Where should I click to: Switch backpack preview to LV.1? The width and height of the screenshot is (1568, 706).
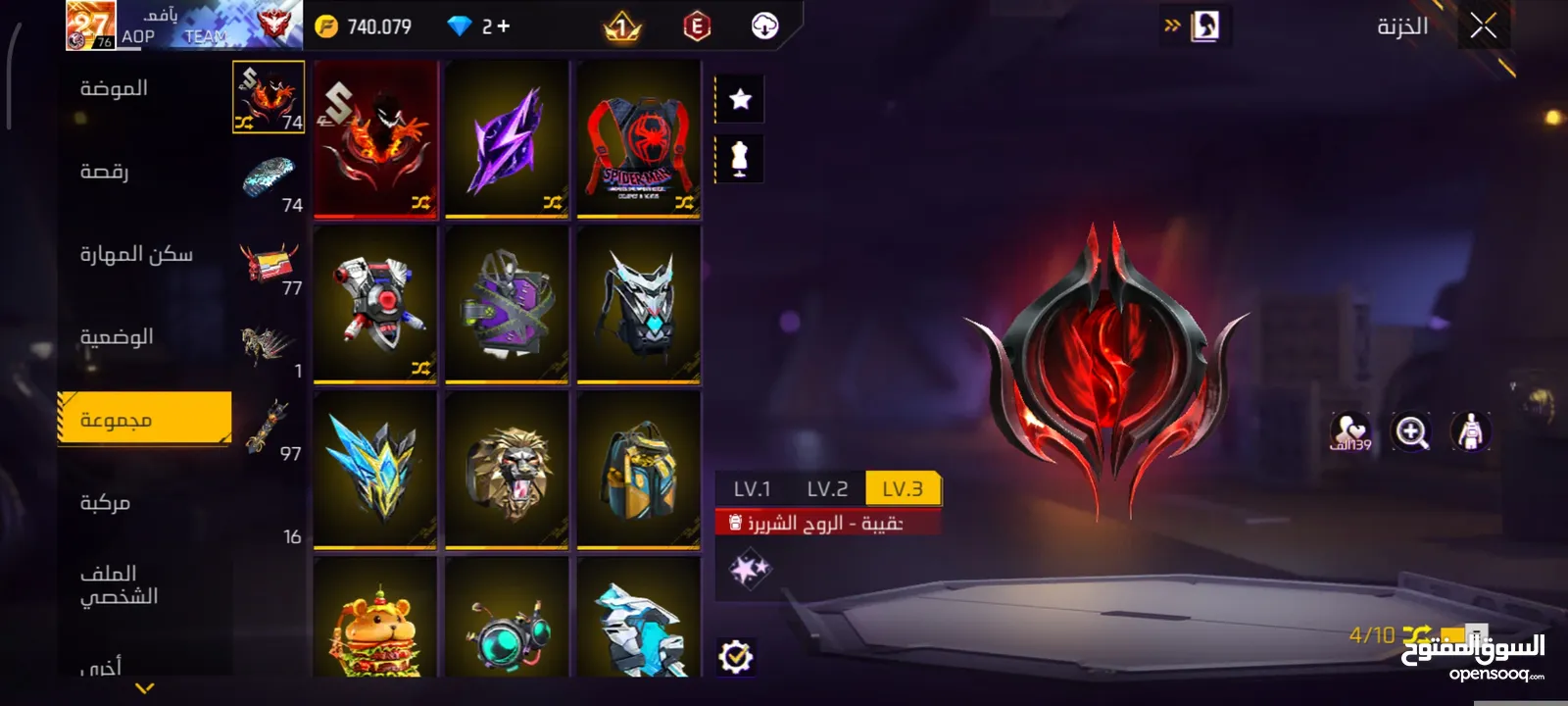pyautogui.click(x=752, y=489)
